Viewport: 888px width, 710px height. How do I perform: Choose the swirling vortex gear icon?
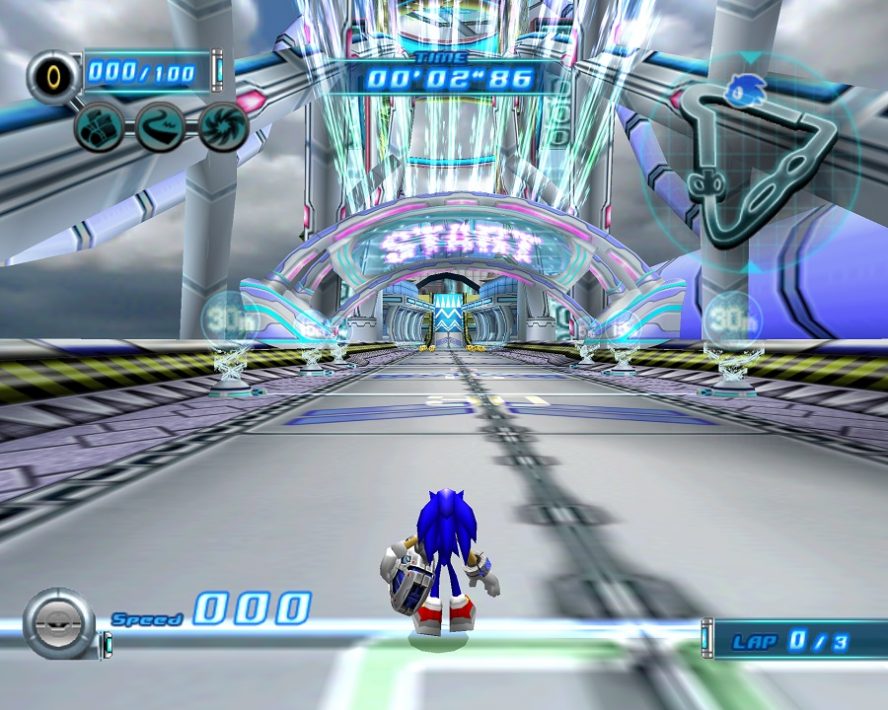pos(222,127)
